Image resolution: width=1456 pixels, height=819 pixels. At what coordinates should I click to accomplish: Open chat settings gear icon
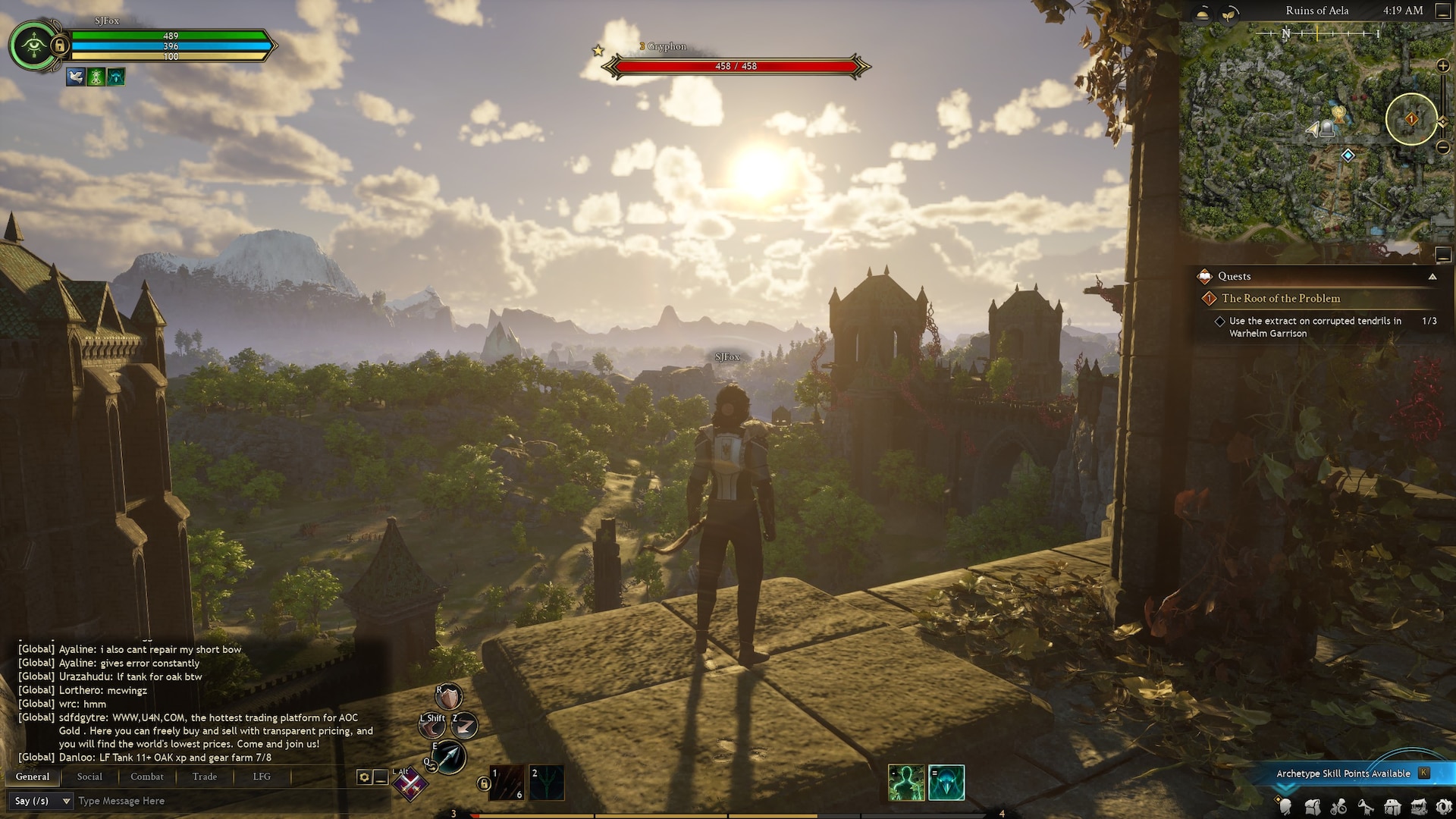364,777
